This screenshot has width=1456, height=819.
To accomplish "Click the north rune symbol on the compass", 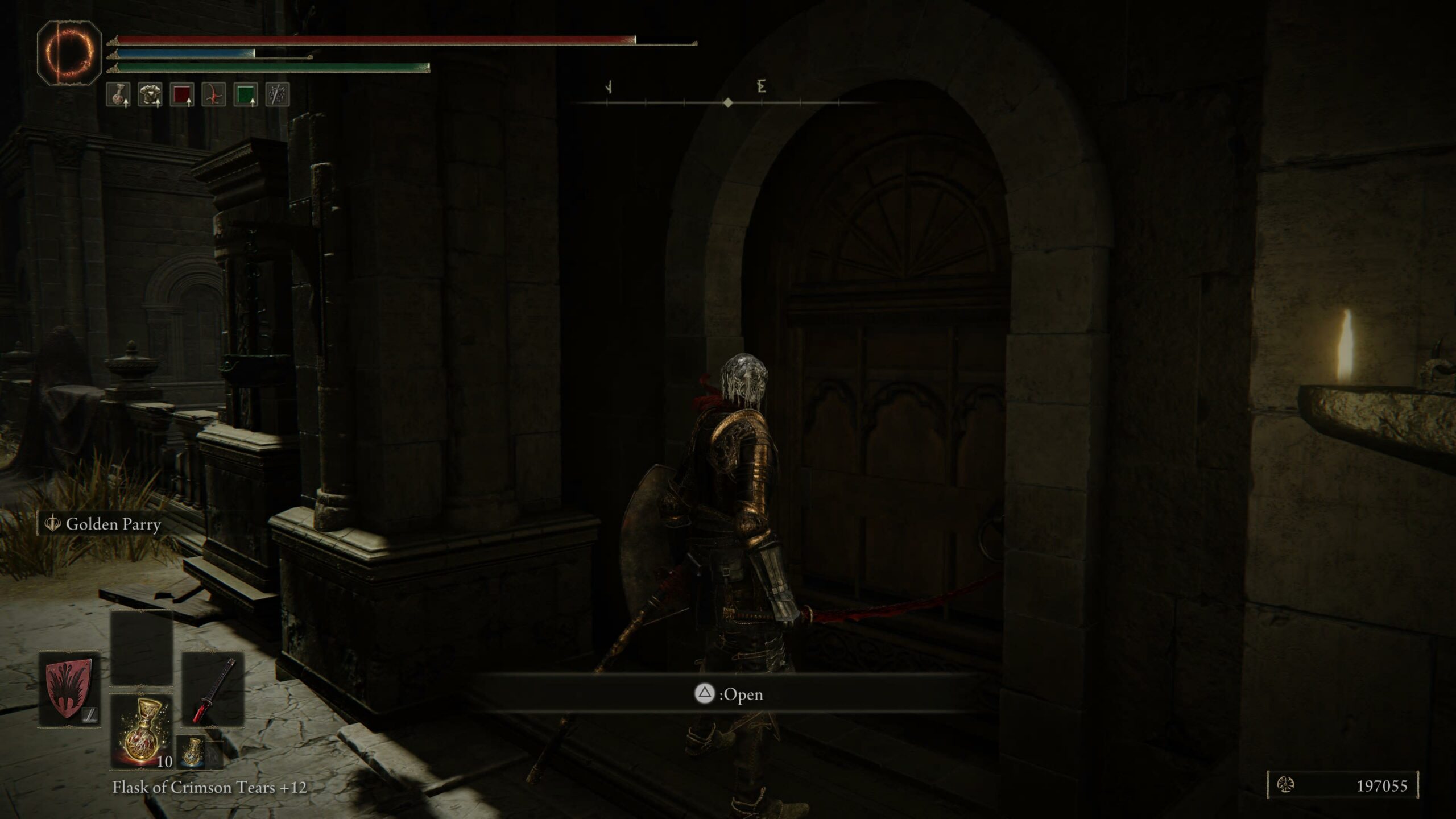I will point(762,85).
